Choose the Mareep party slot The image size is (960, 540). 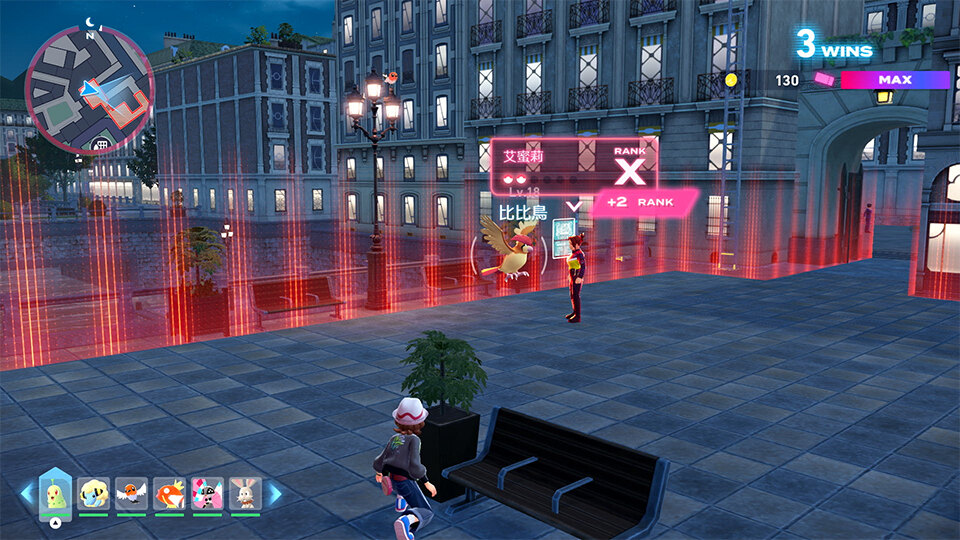[94, 493]
